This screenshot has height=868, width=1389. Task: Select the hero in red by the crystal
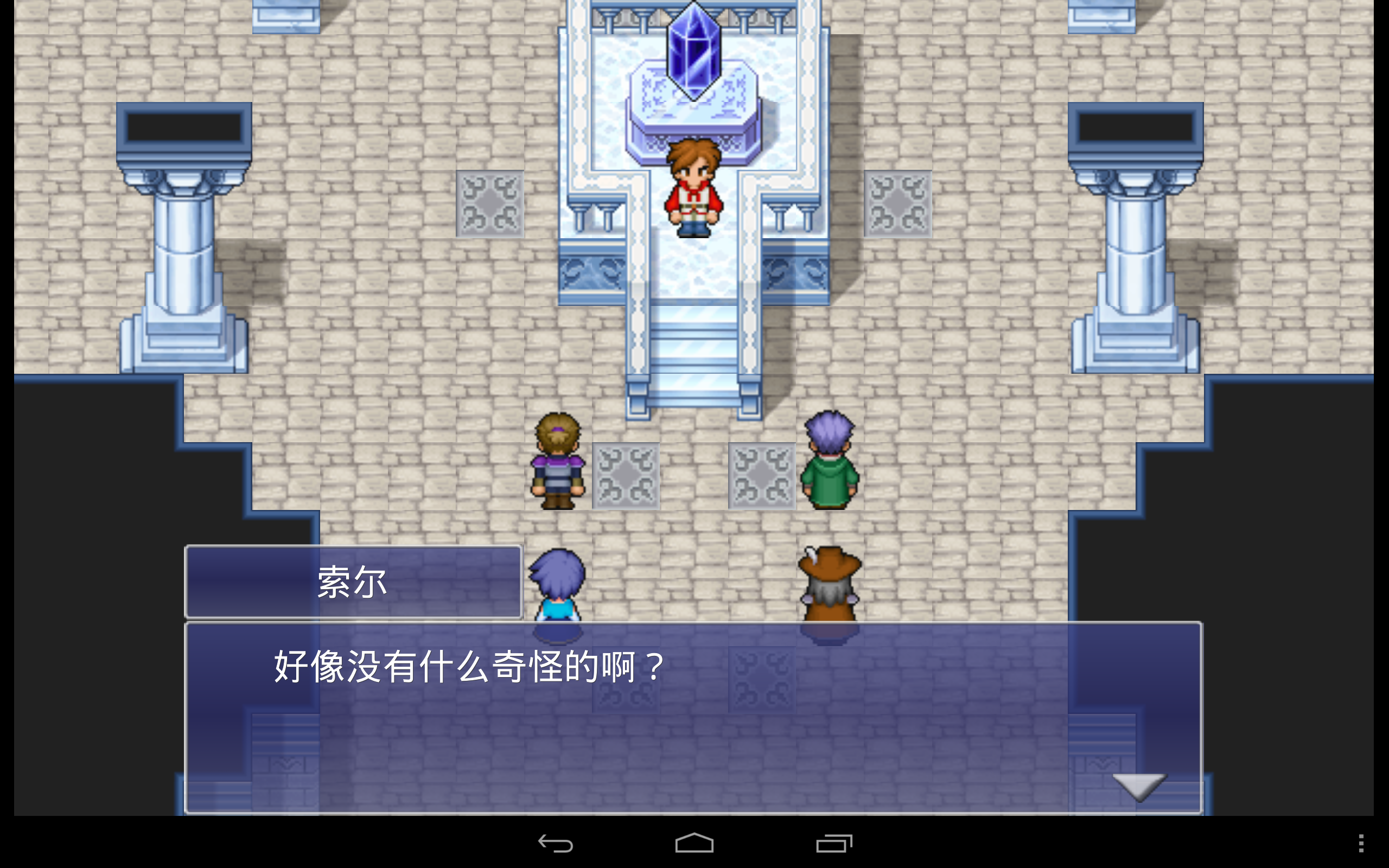point(693,189)
